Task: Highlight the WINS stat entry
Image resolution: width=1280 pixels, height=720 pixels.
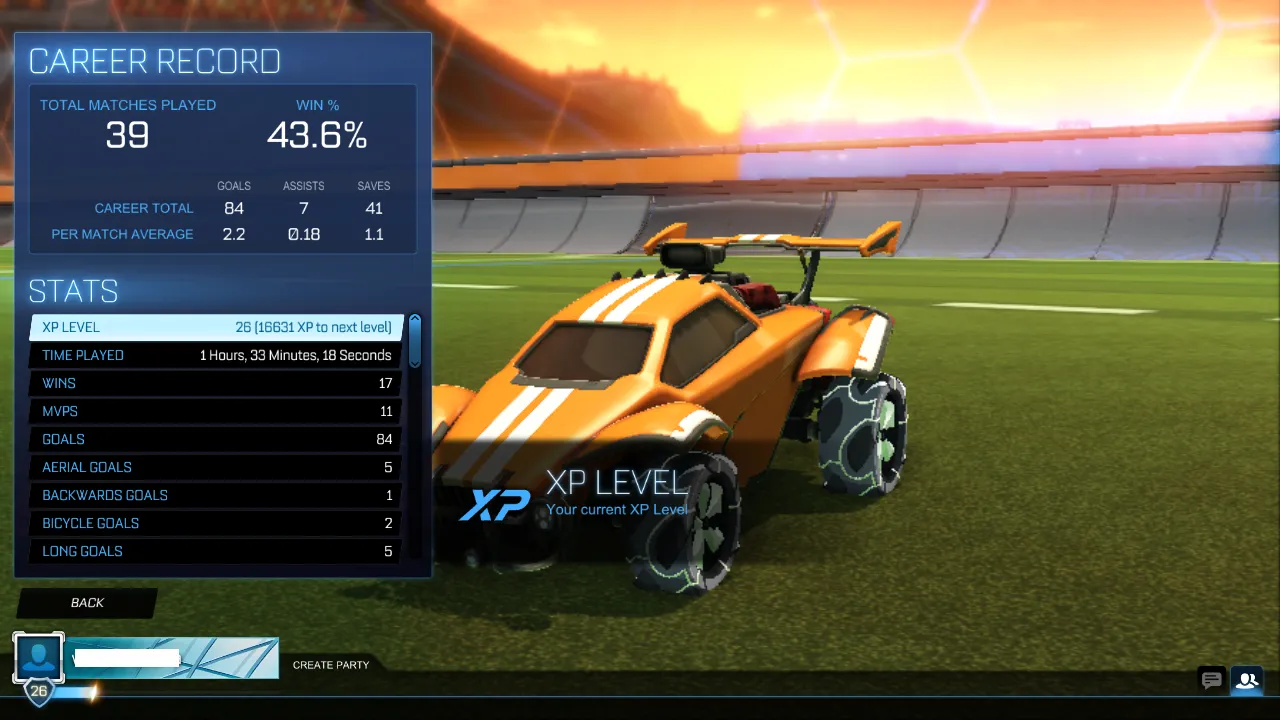Action: (x=215, y=383)
